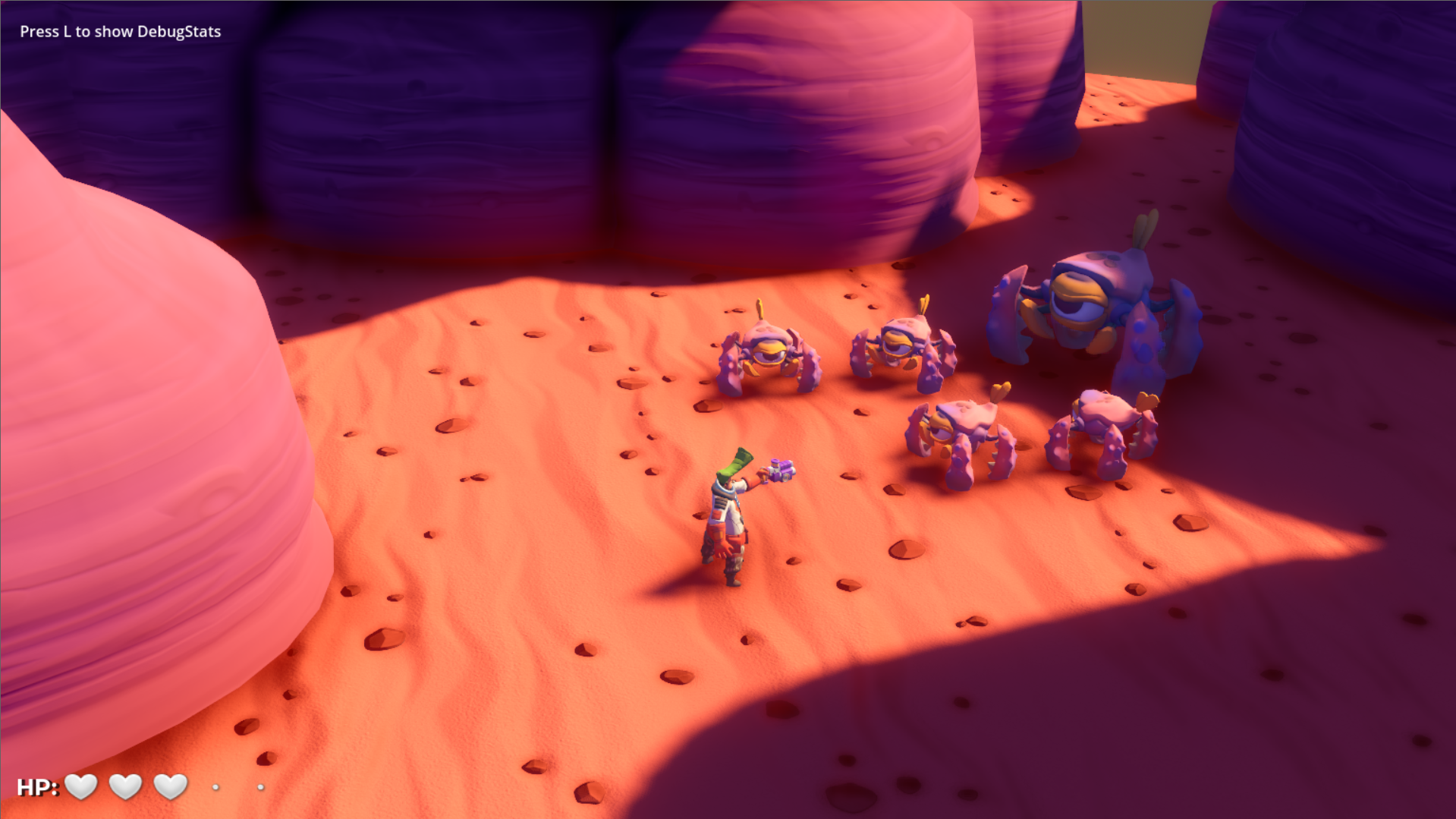This screenshot has height=819, width=1456.
Task: Click the first HP heart icon
Action: click(x=81, y=787)
